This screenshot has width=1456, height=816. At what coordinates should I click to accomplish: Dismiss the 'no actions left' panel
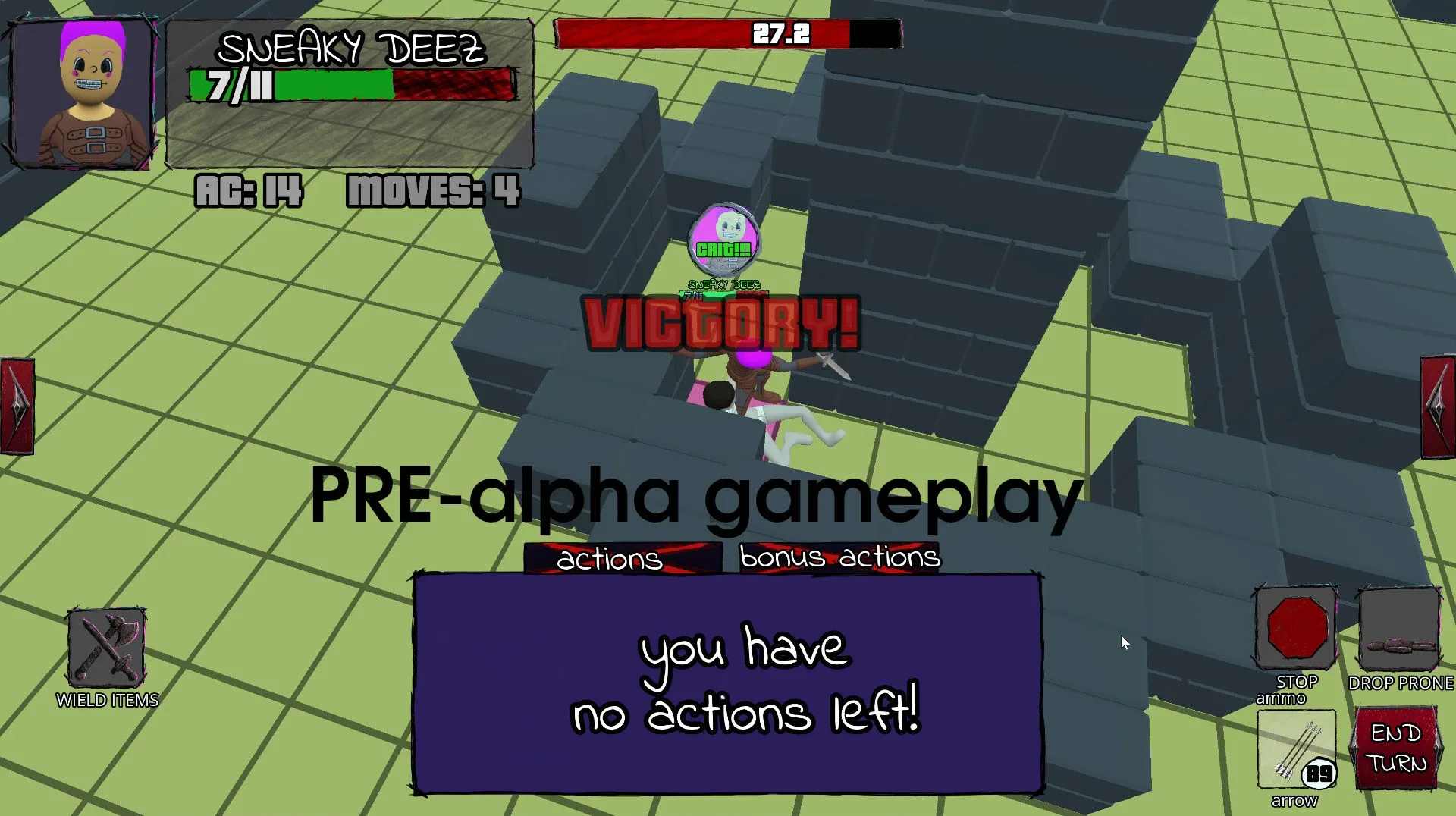(727, 680)
